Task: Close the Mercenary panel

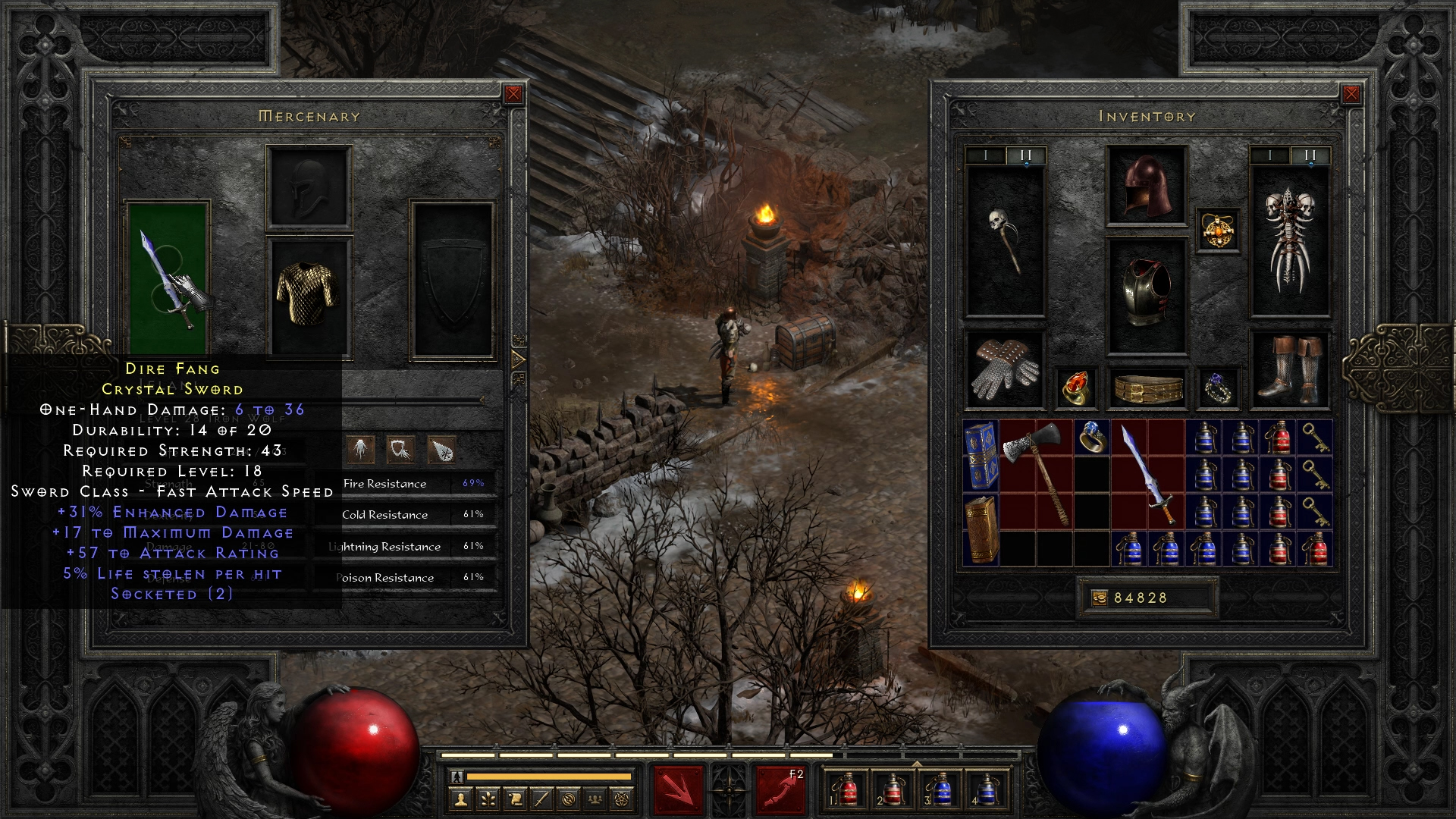Action: [x=513, y=94]
